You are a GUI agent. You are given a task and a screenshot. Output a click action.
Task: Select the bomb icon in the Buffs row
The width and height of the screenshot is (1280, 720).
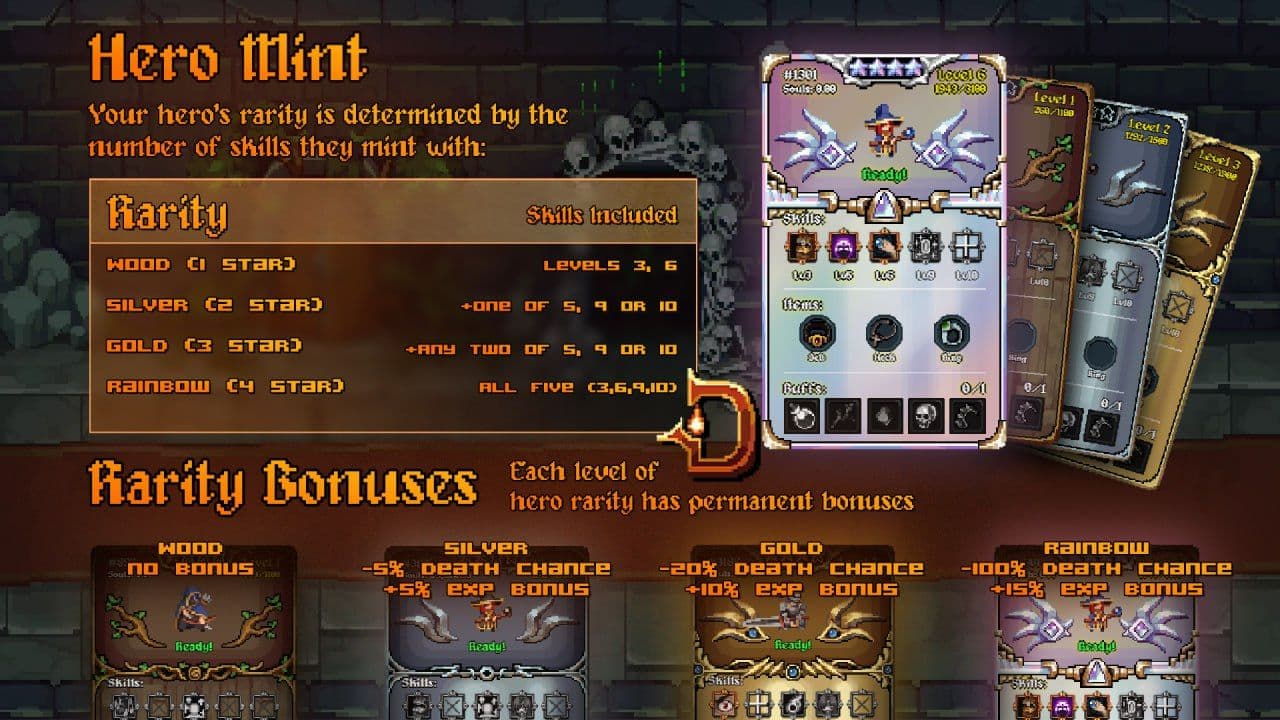(800, 413)
